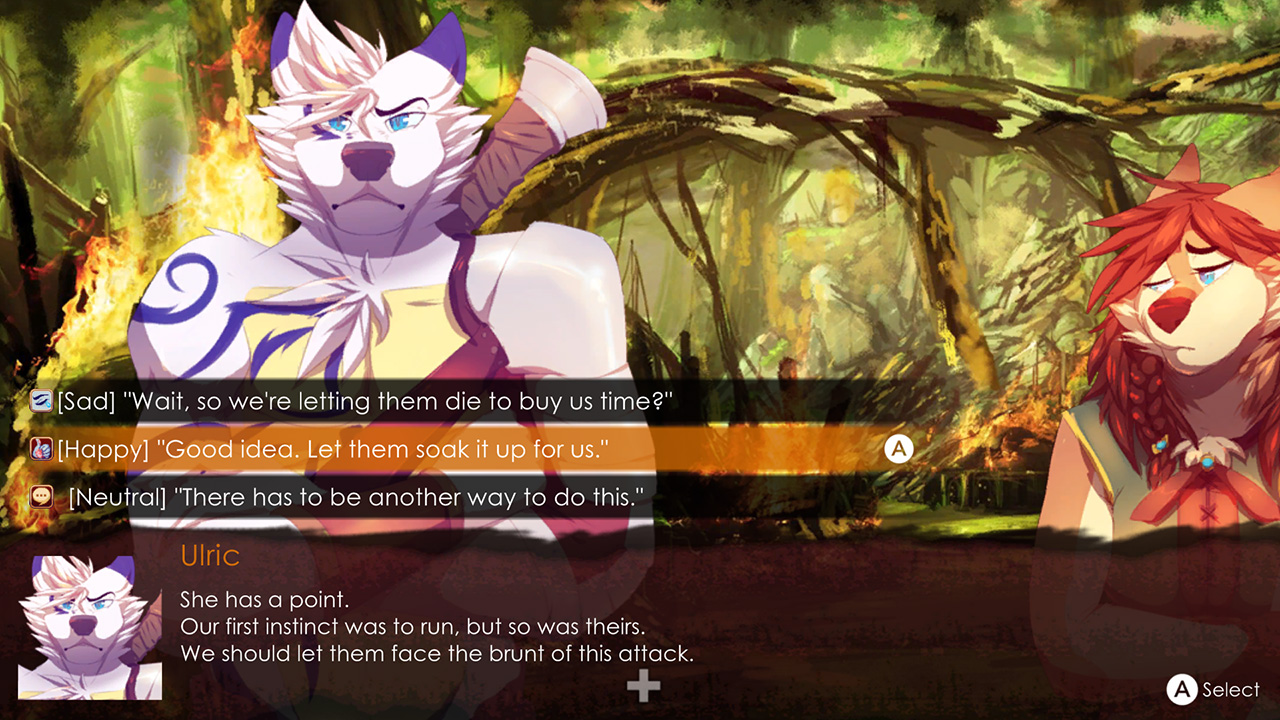Image resolution: width=1280 pixels, height=720 pixels.
Task: Click the plus icon below the dialogue text
Action: [641, 686]
